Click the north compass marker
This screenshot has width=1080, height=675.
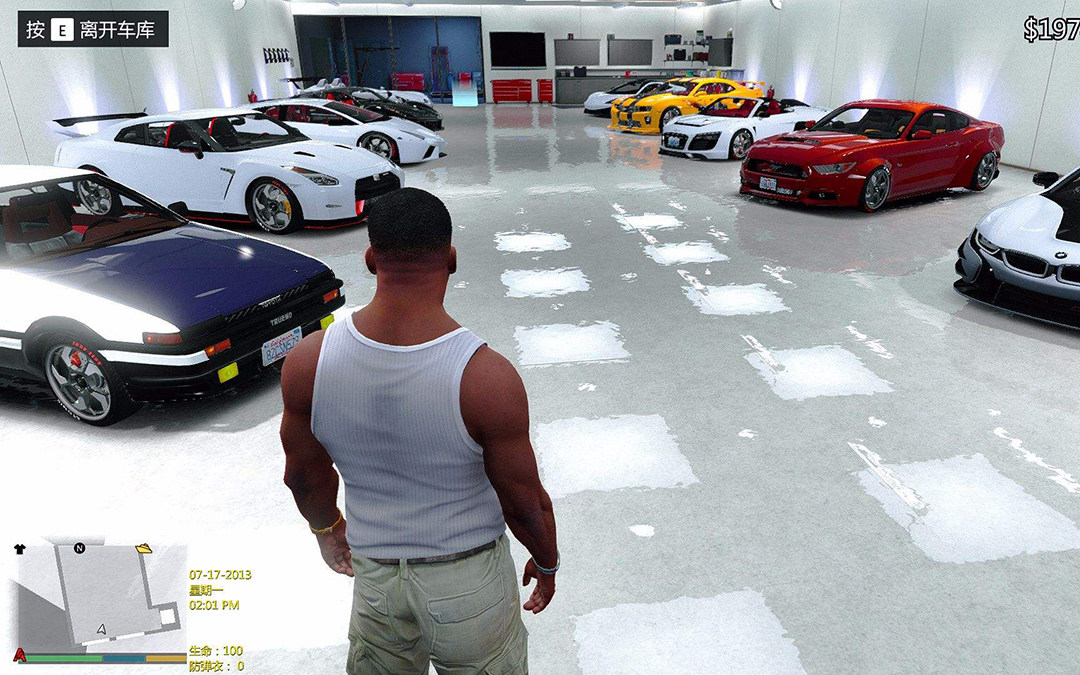coord(79,548)
